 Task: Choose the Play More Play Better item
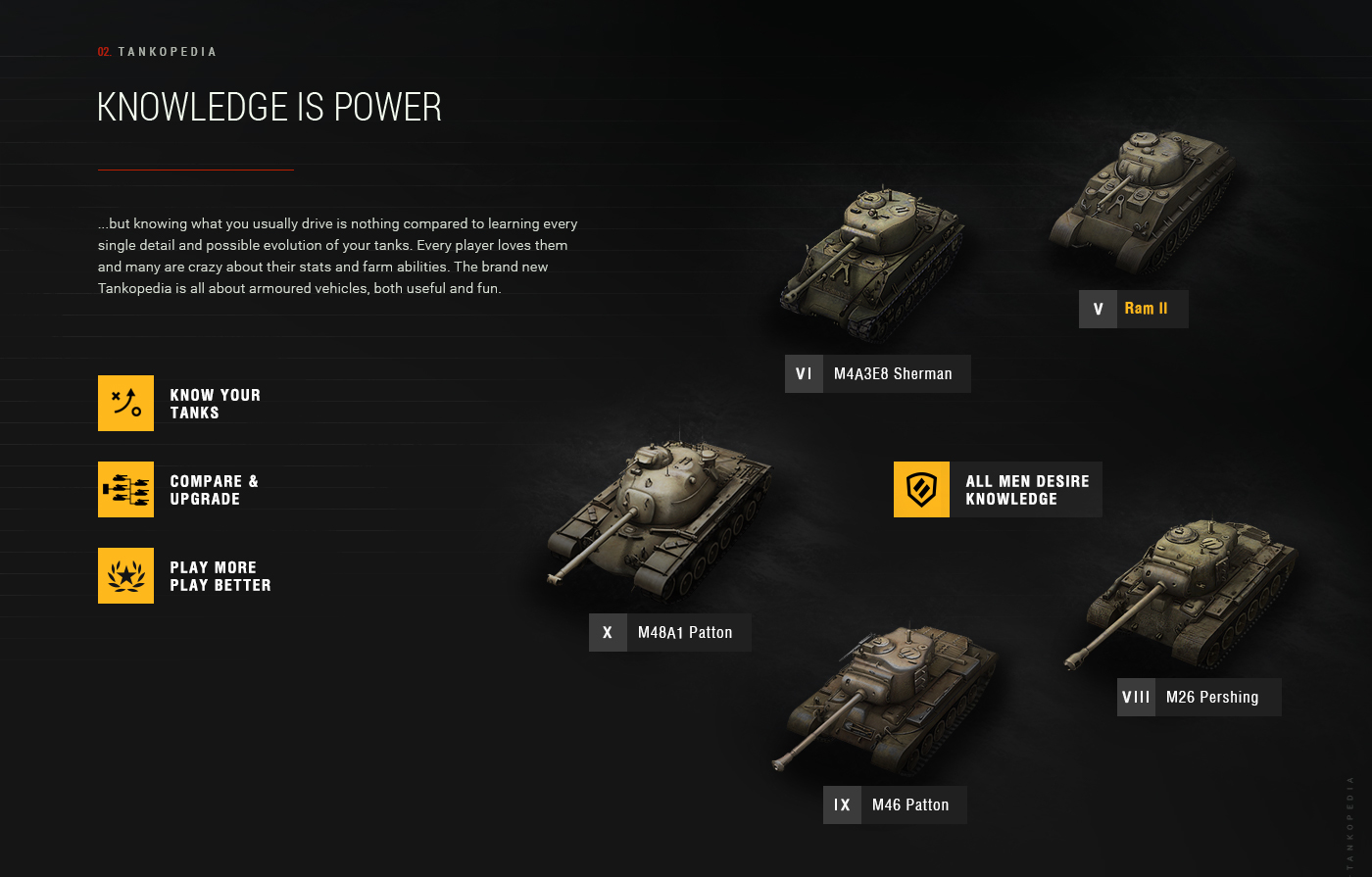[x=220, y=576]
